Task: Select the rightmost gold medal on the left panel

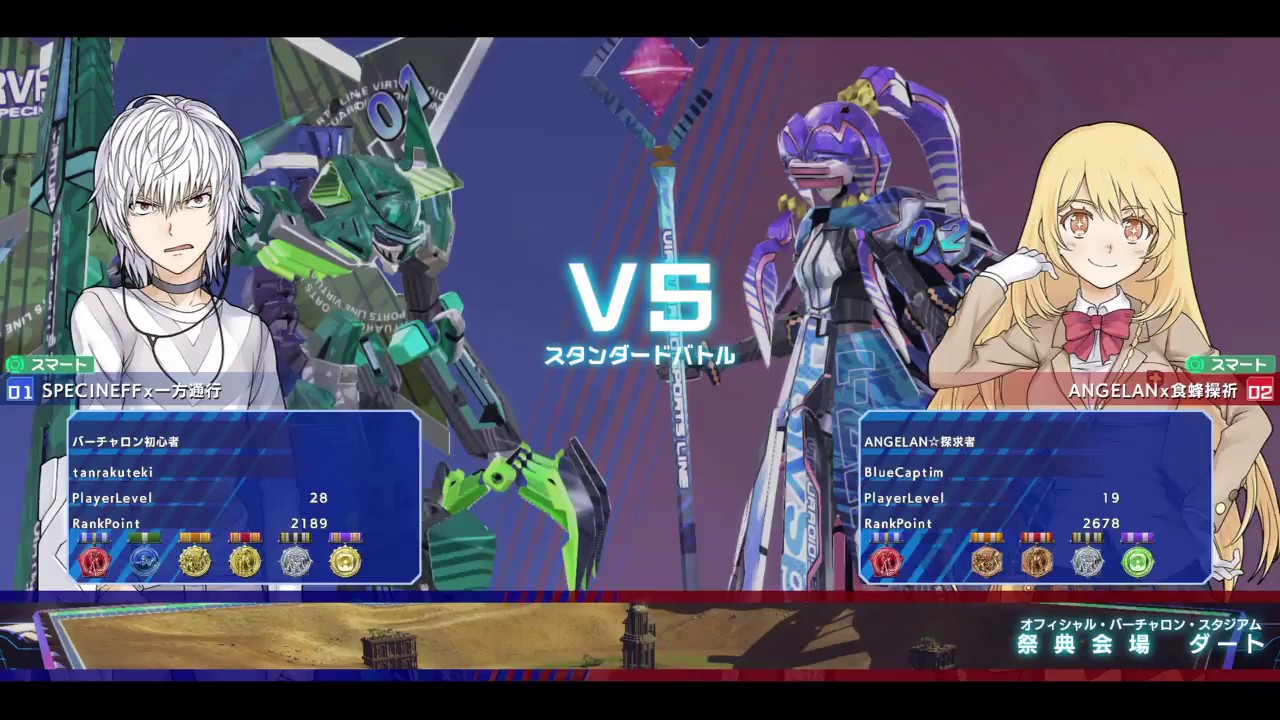Action: [x=344, y=560]
